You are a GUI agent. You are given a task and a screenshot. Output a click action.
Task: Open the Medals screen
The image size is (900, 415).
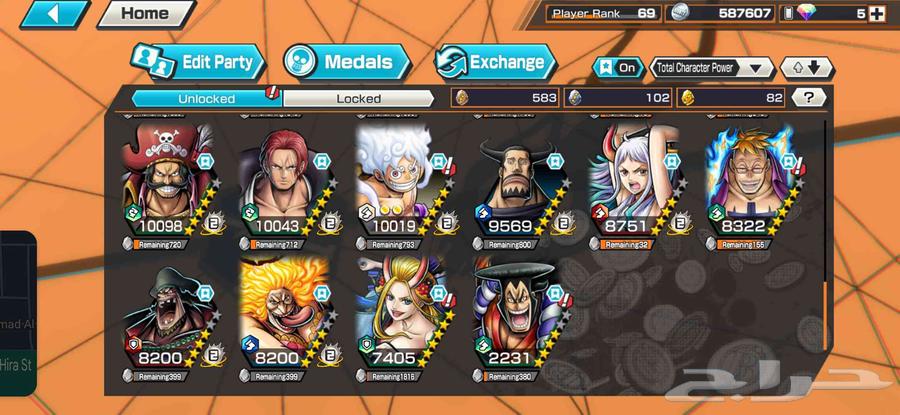coord(347,62)
